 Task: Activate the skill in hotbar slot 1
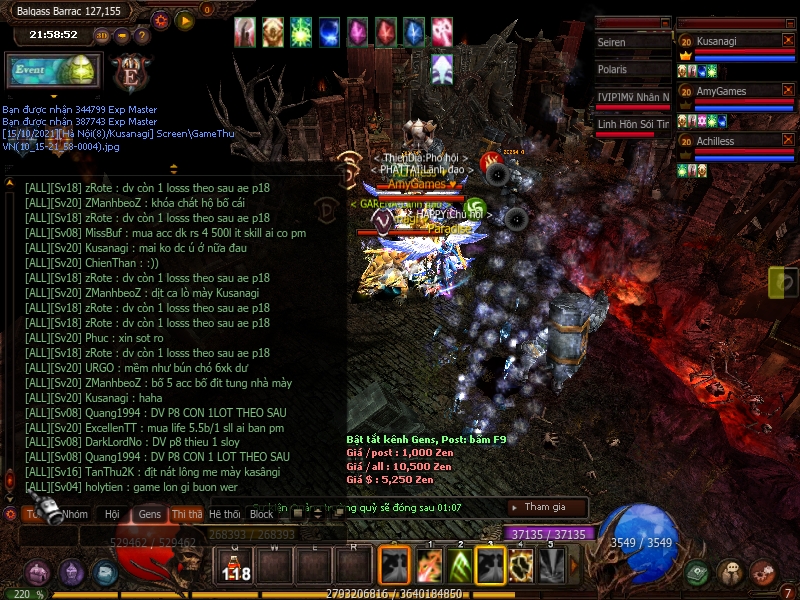click(x=430, y=566)
